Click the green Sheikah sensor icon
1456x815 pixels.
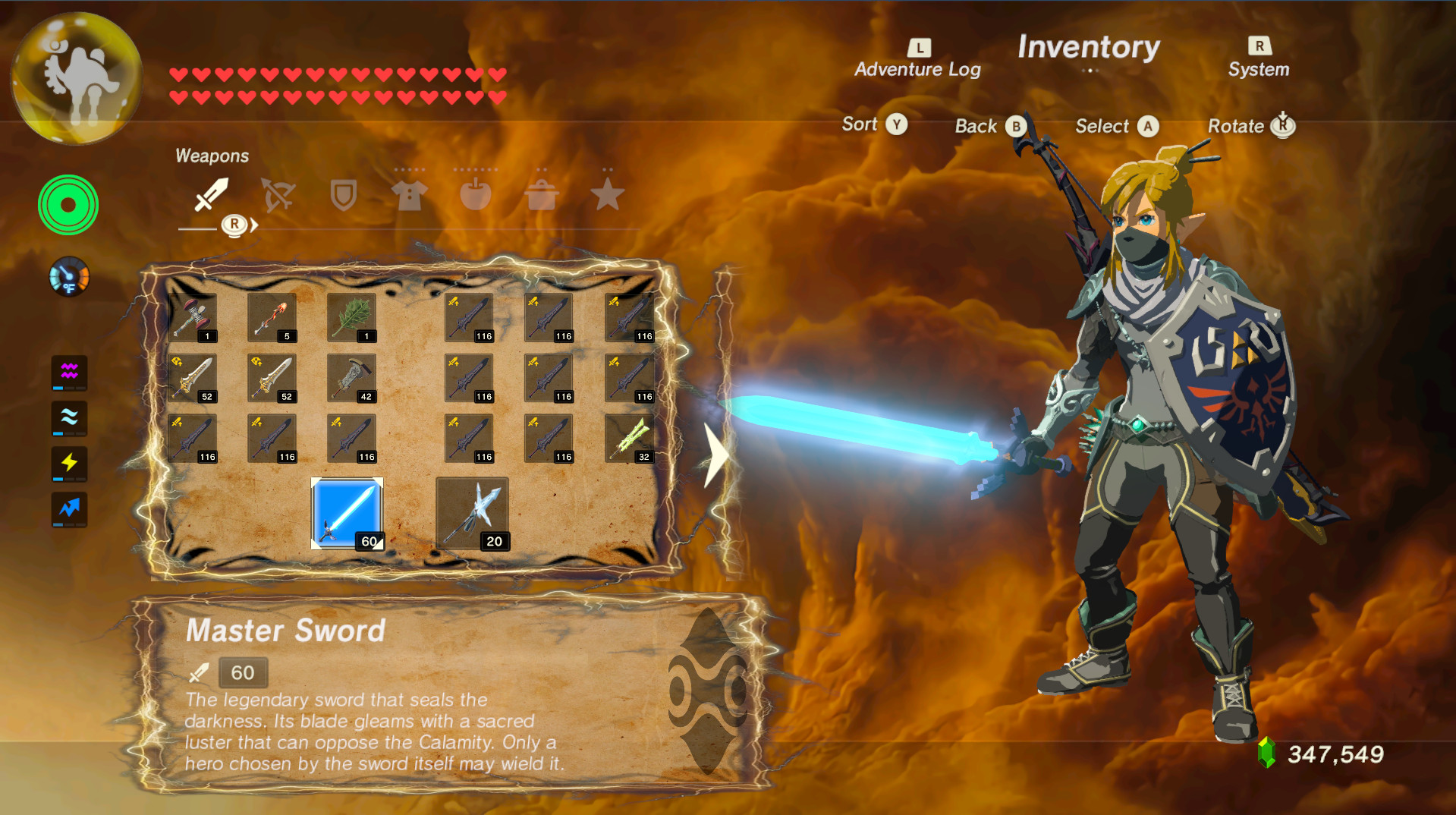pyautogui.click(x=68, y=205)
